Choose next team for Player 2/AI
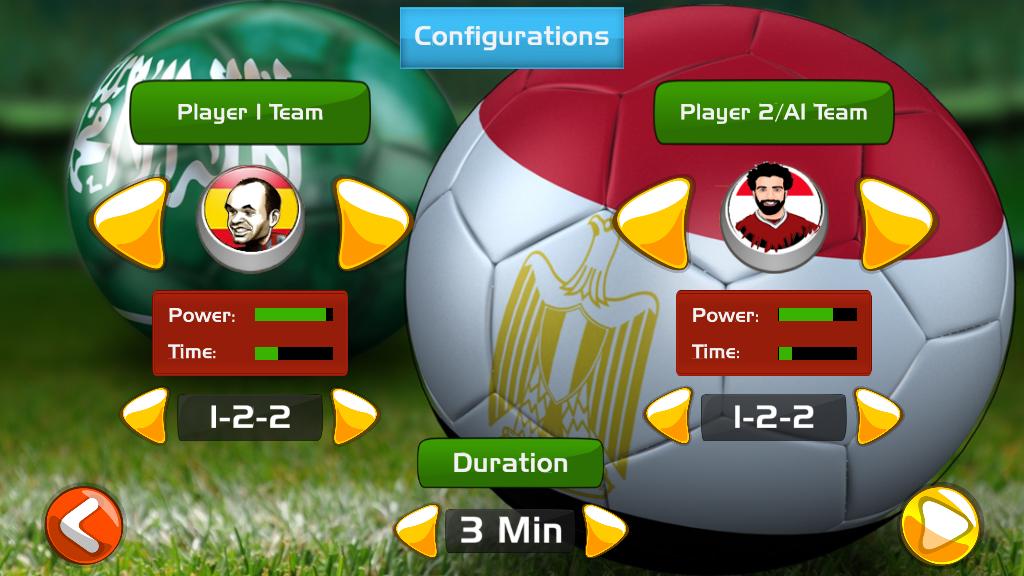 click(x=893, y=221)
